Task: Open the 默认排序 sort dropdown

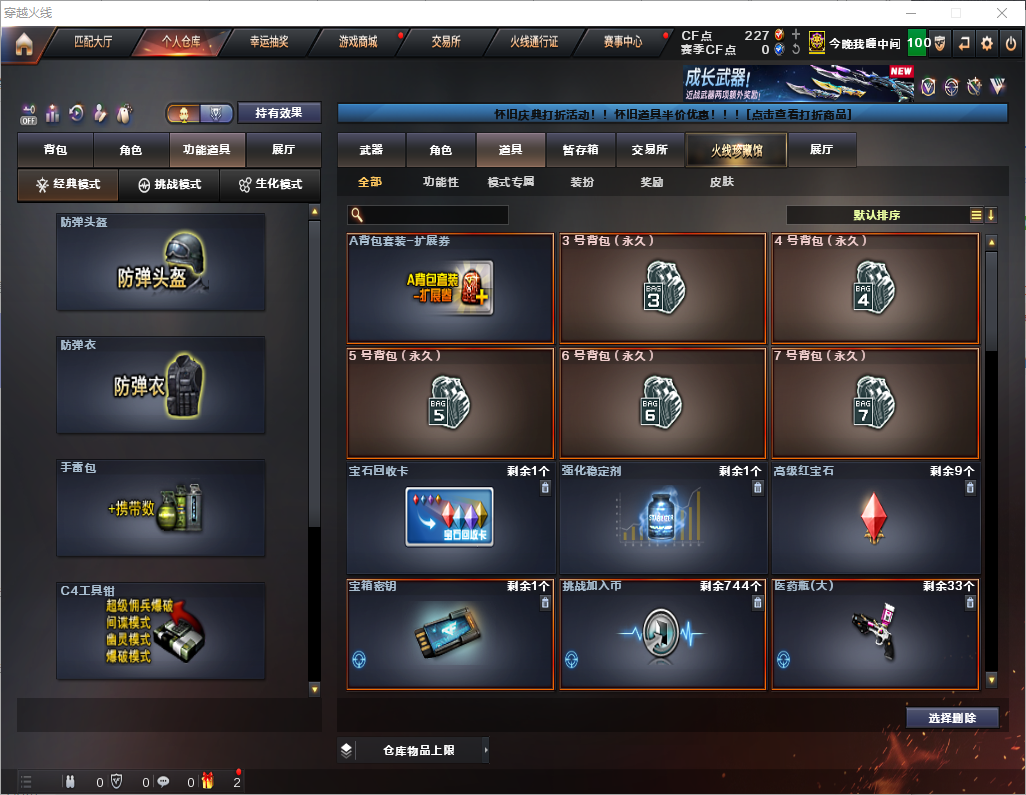Action: 877,215
